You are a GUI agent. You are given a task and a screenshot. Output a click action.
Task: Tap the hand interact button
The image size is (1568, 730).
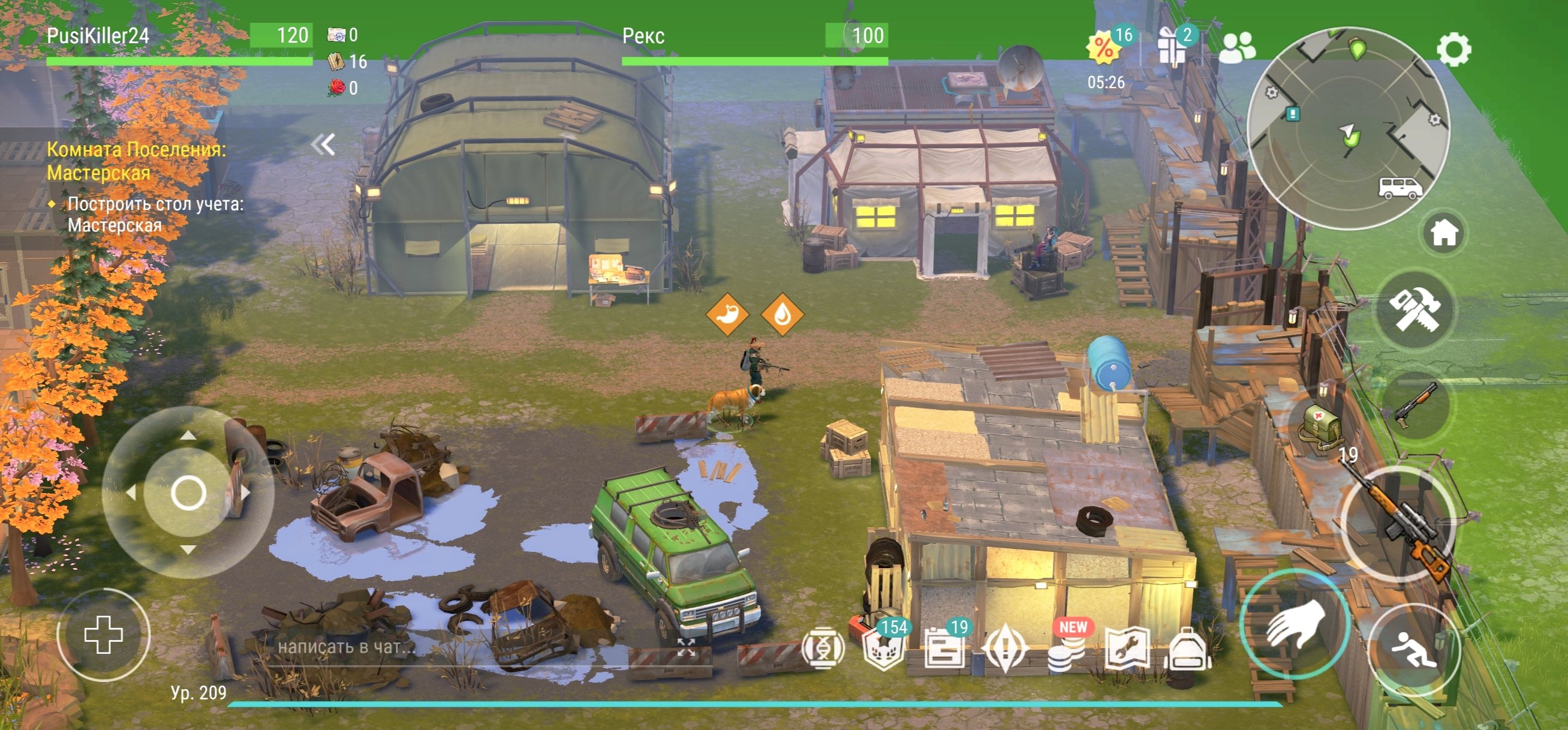tap(1295, 625)
